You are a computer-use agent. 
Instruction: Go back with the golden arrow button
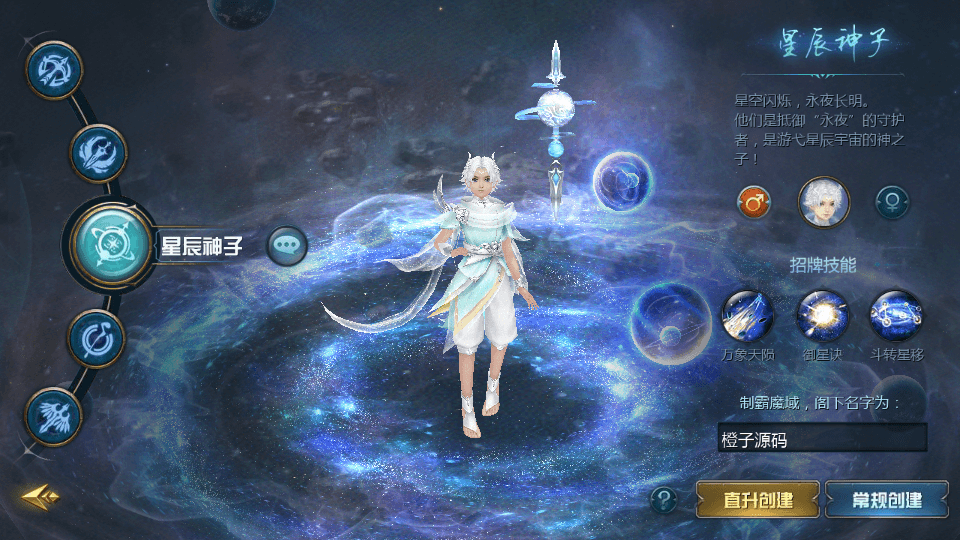click(x=41, y=496)
